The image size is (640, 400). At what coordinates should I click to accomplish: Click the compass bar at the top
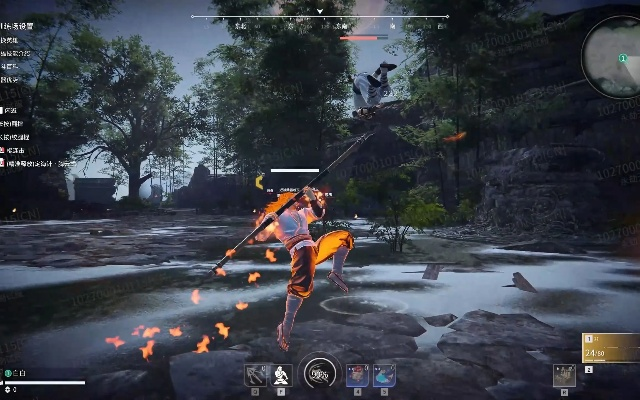pyautogui.click(x=320, y=17)
